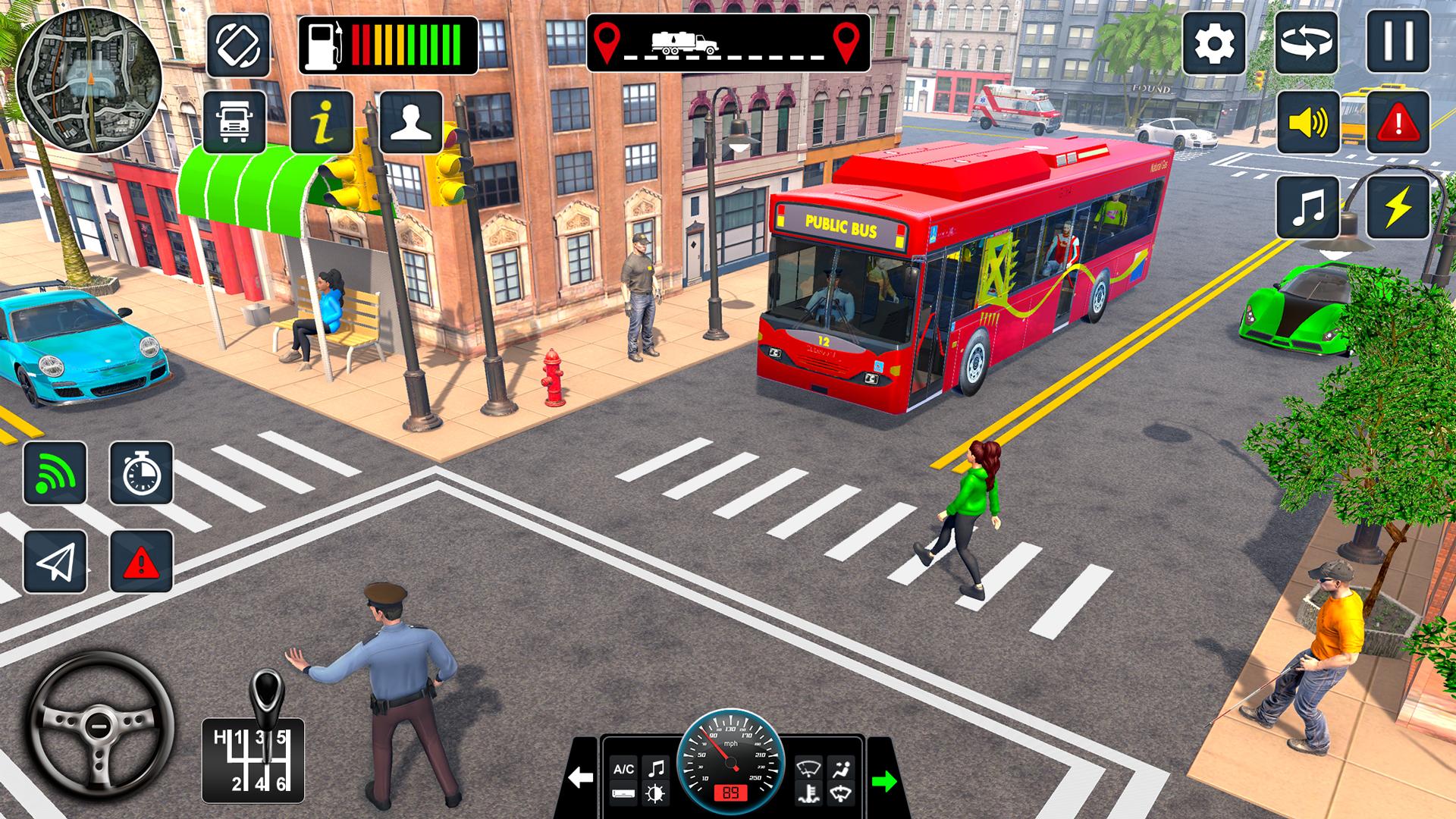1456x819 pixels.
Task: Turn on the dashboard A/C button
Action: [x=623, y=769]
